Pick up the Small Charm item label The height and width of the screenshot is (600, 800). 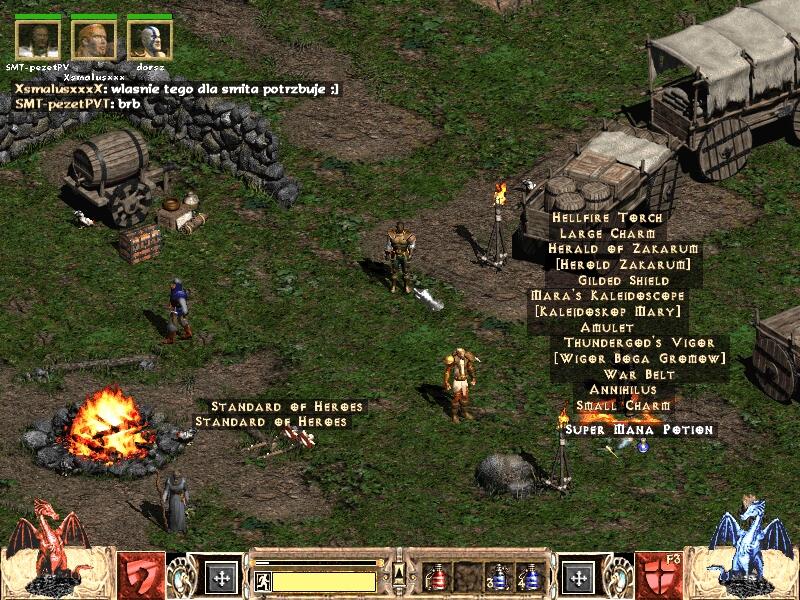click(623, 405)
